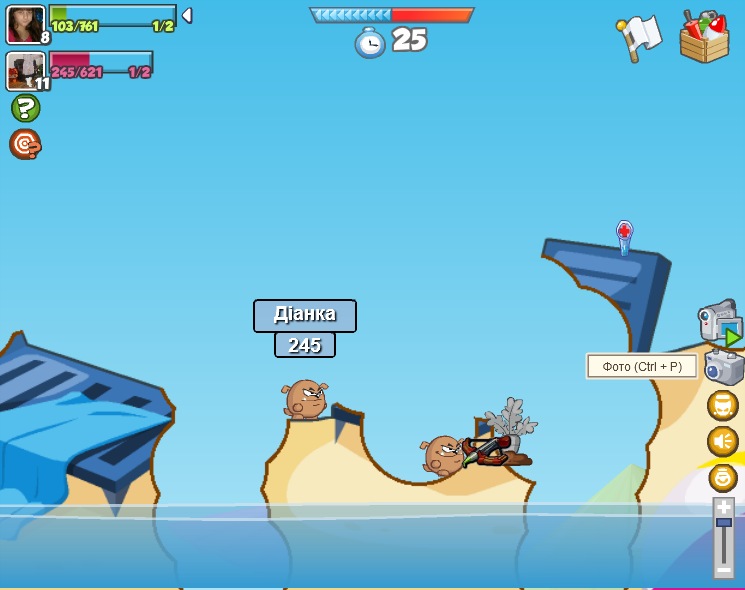
Task: Select the second player's avatar portrait
Action: click(x=24, y=70)
